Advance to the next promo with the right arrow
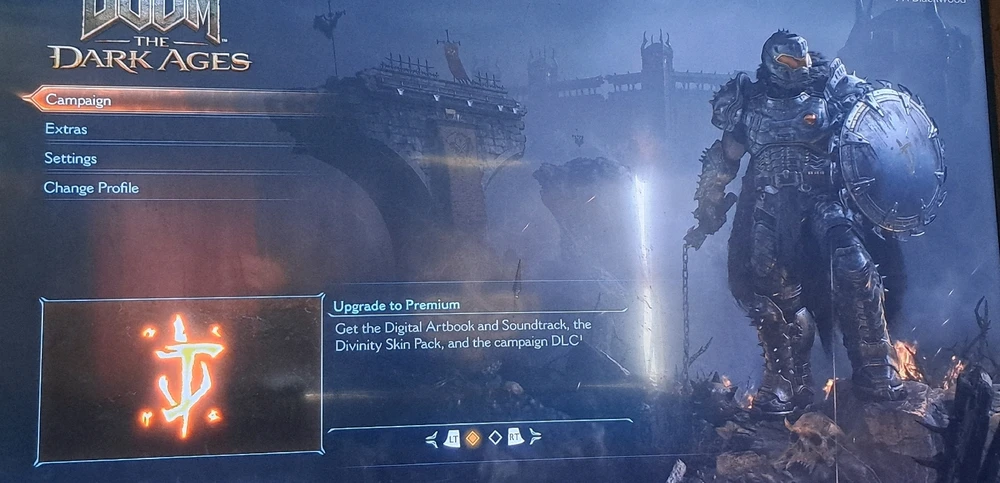 (x=535, y=437)
